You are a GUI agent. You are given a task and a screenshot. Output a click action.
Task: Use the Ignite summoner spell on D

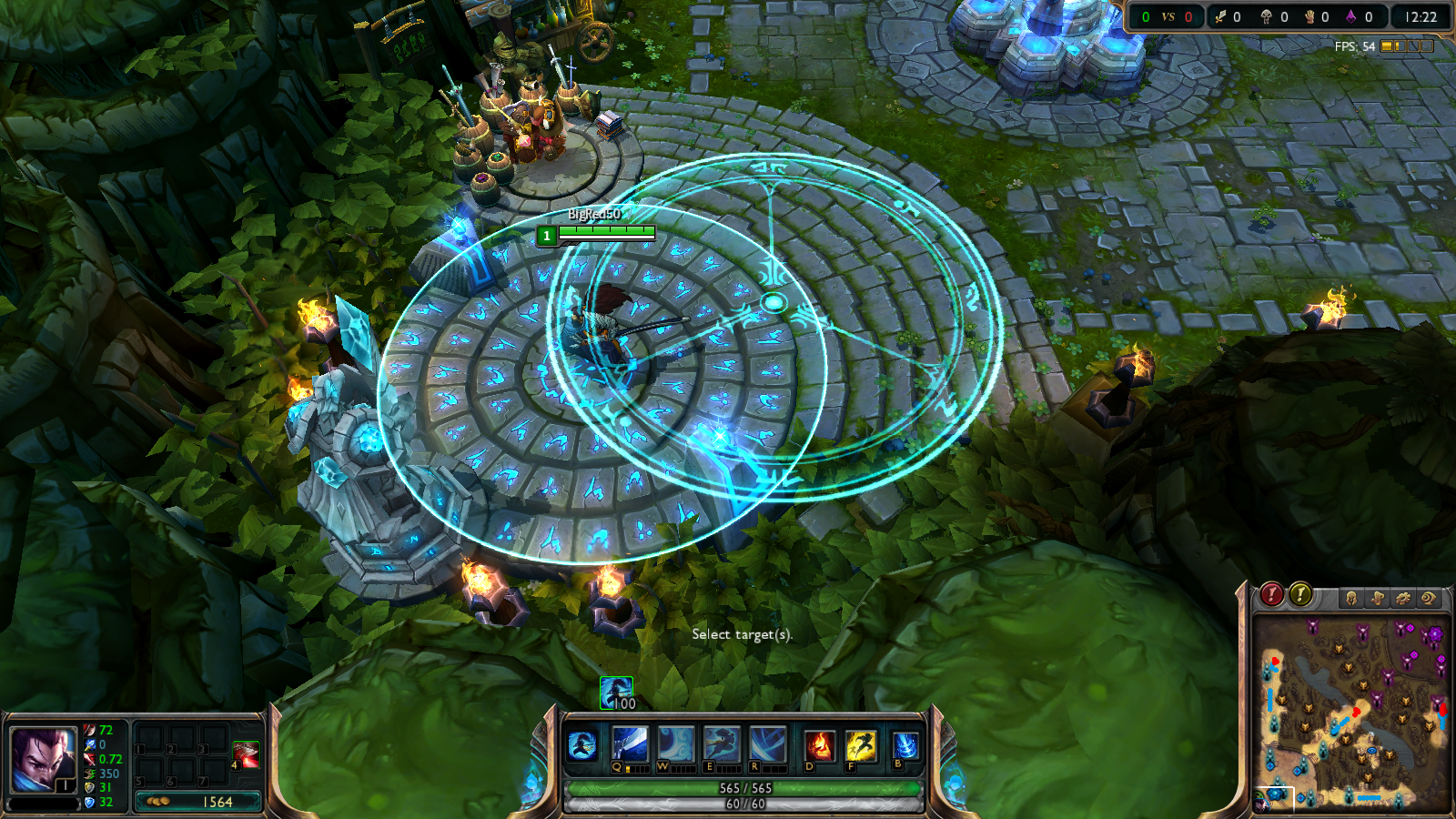click(820, 744)
